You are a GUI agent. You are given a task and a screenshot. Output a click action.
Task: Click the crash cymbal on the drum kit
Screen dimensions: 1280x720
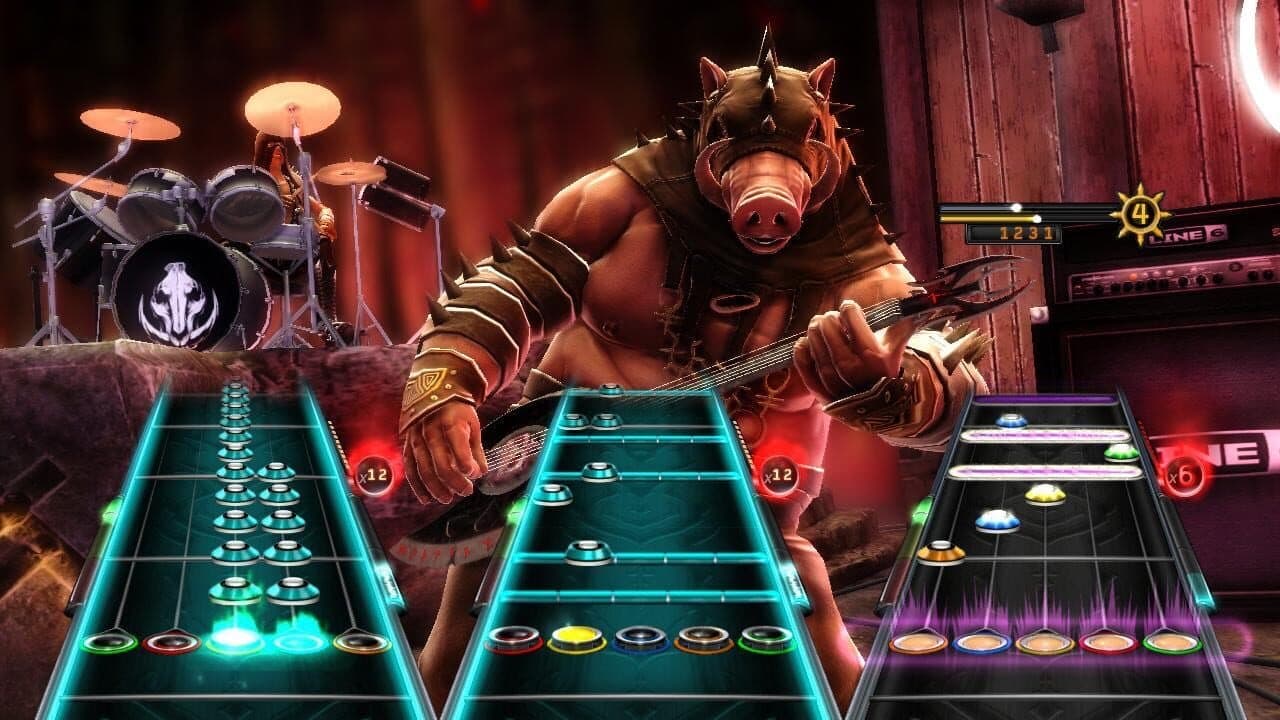point(290,110)
